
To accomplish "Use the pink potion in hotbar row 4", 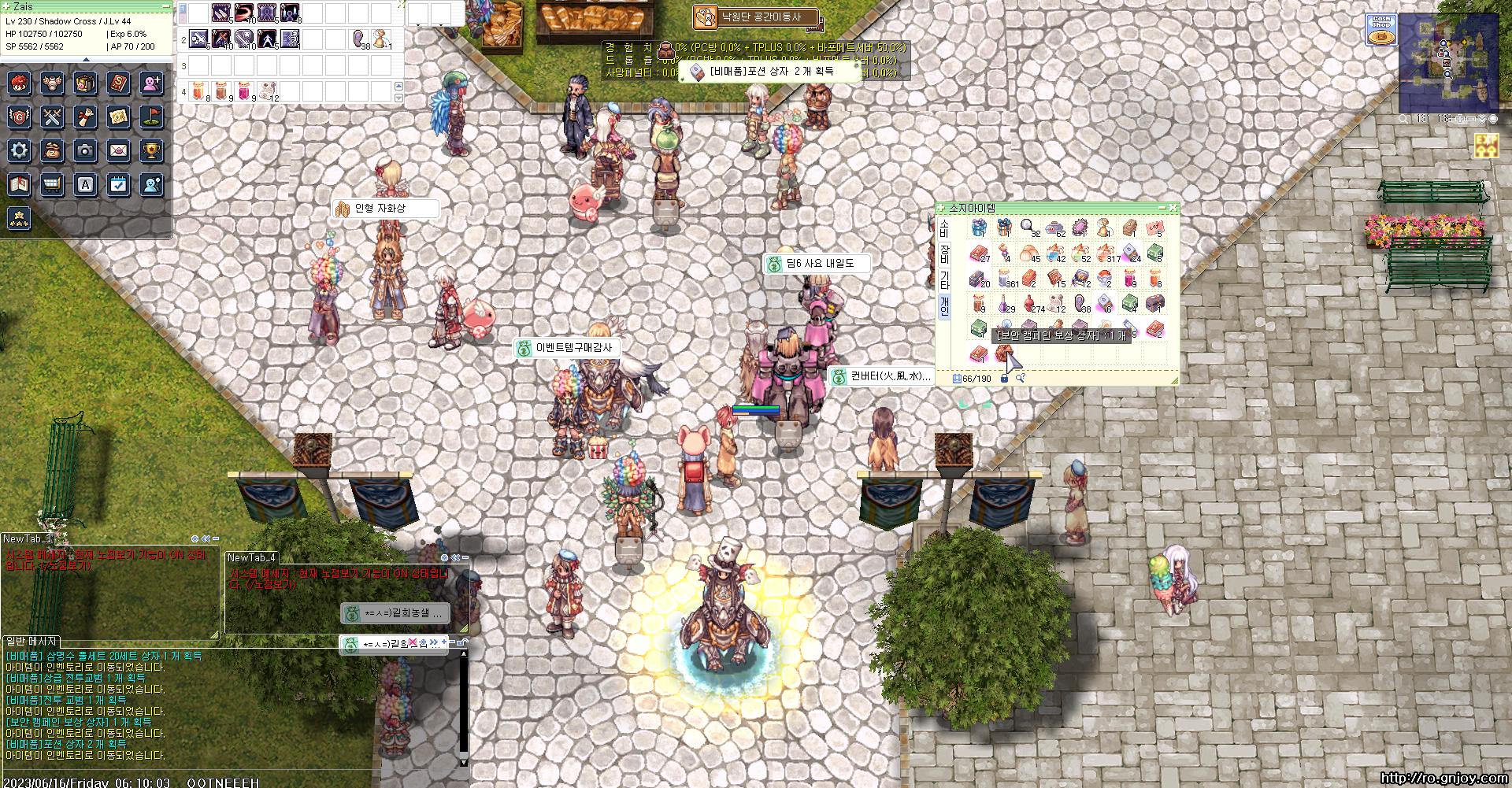I will 245,91.
